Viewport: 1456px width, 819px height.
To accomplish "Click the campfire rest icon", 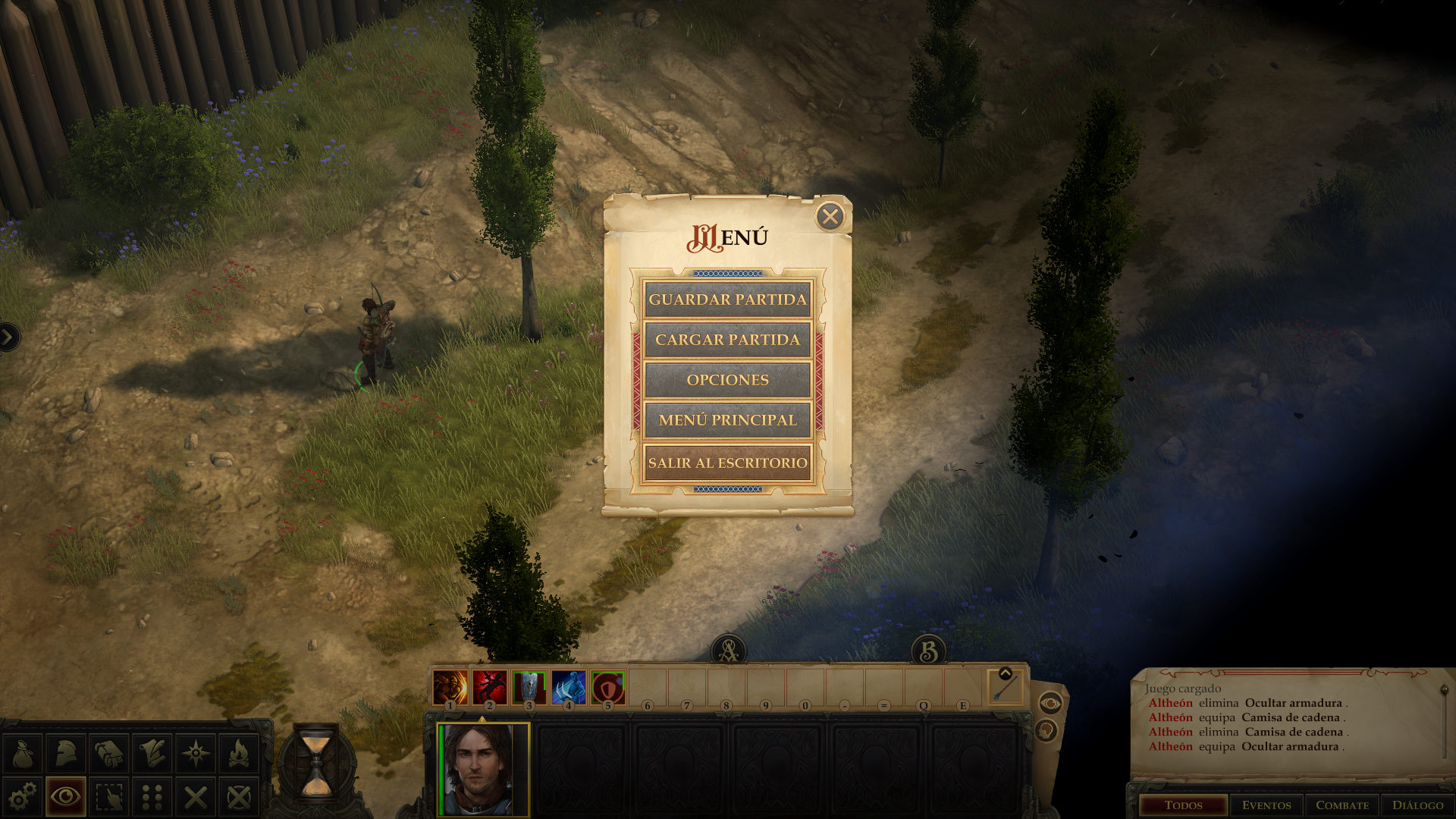I will (x=239, y=754).
